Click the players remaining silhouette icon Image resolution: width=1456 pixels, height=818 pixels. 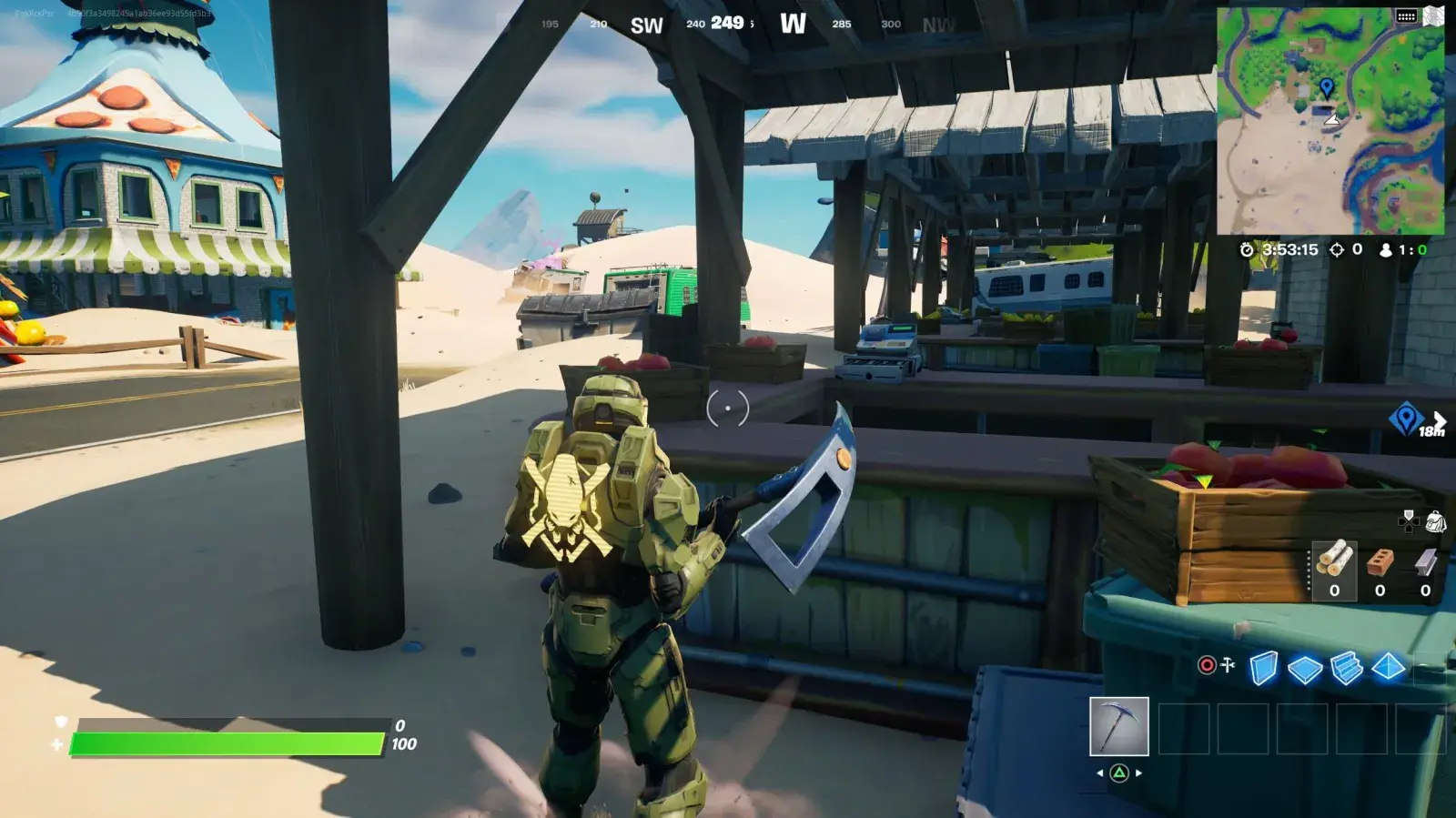click(x=1386, y=250)
